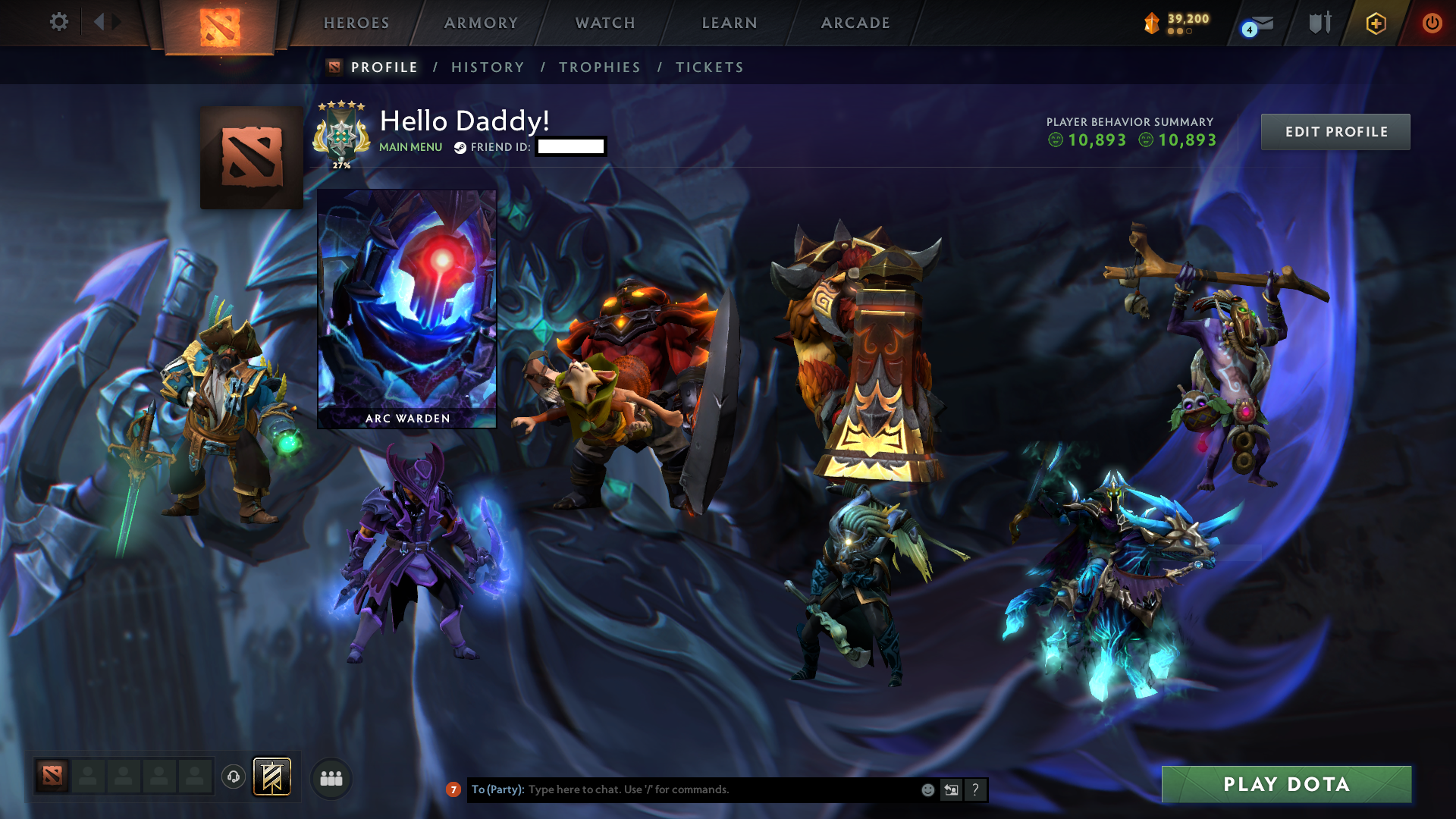The height and width of the screenshot is (819, 1456).
Task: Open Dota Plus with the gold hexagon icon
Action: [1376, 24]
